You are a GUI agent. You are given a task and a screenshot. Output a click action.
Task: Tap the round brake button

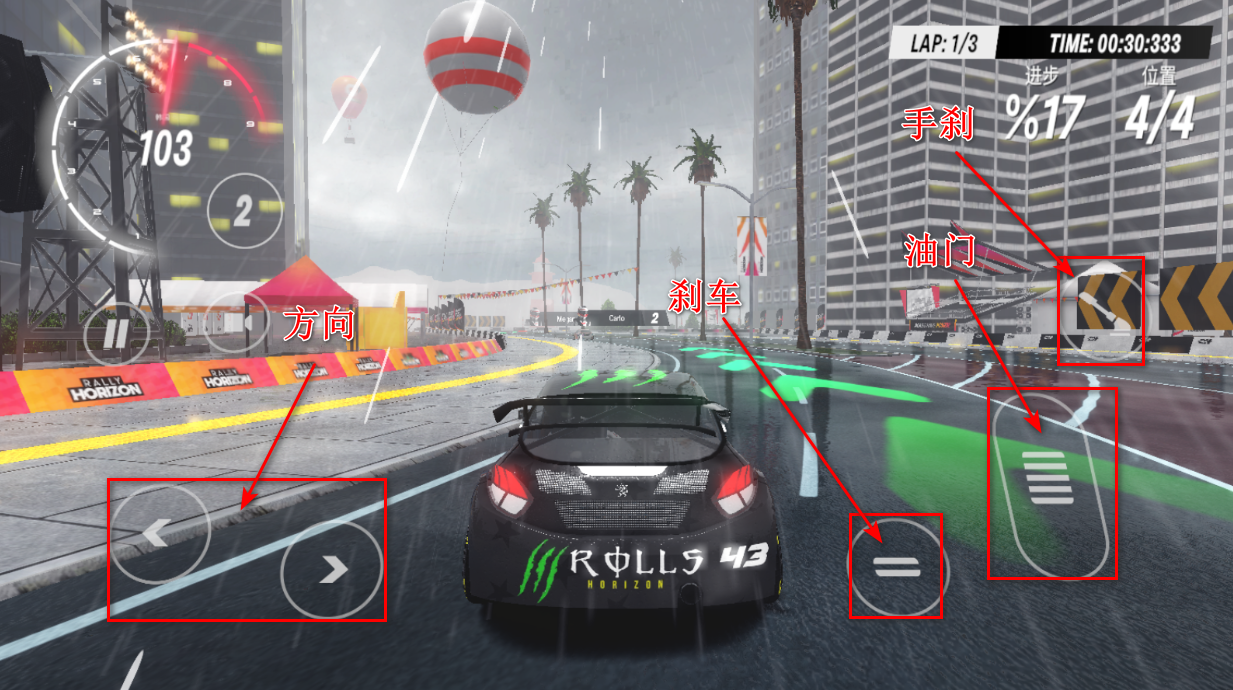(896, 567)
